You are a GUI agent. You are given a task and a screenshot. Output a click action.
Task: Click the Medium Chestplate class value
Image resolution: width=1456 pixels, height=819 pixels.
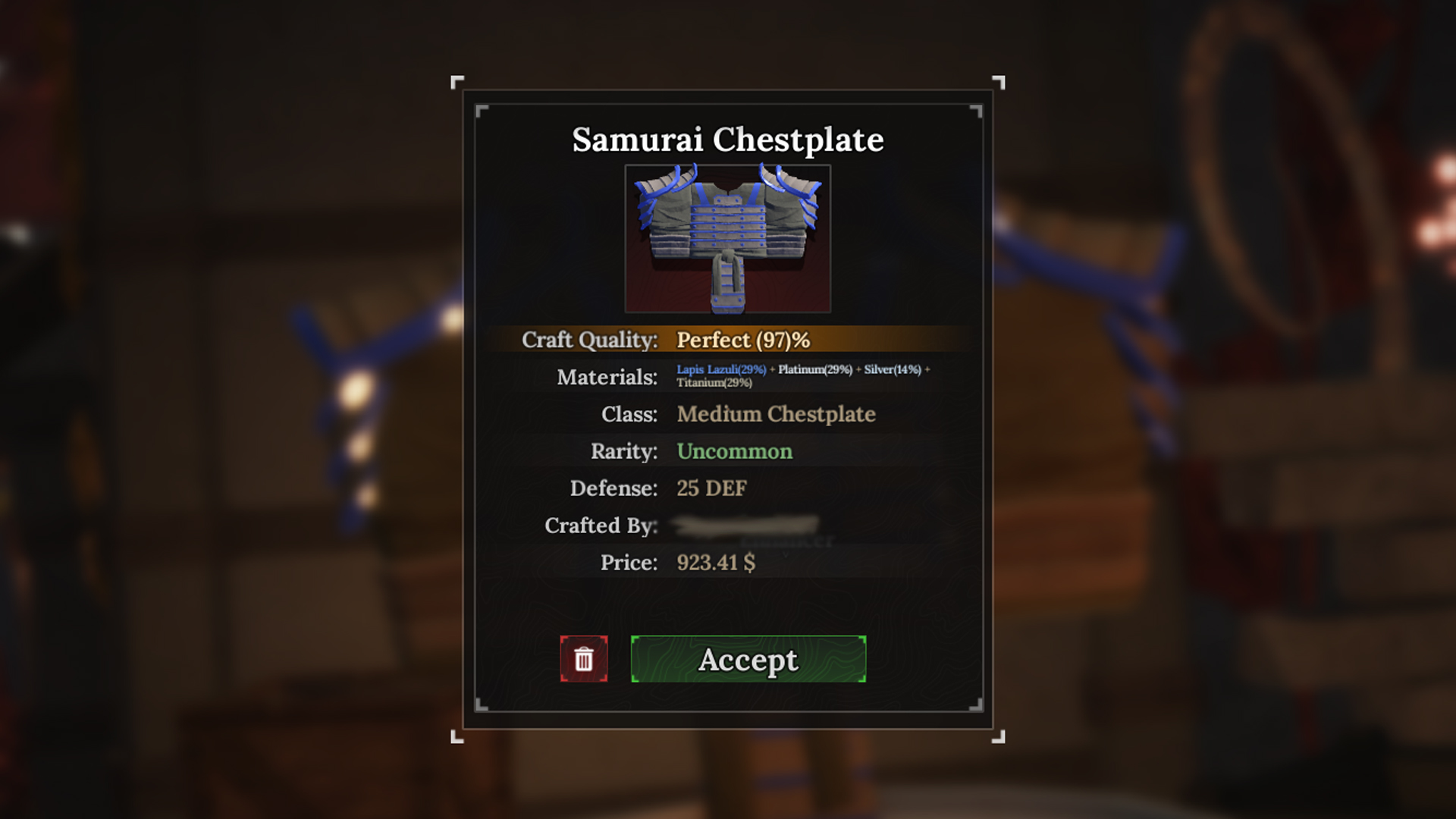click(x=777, y=414)
